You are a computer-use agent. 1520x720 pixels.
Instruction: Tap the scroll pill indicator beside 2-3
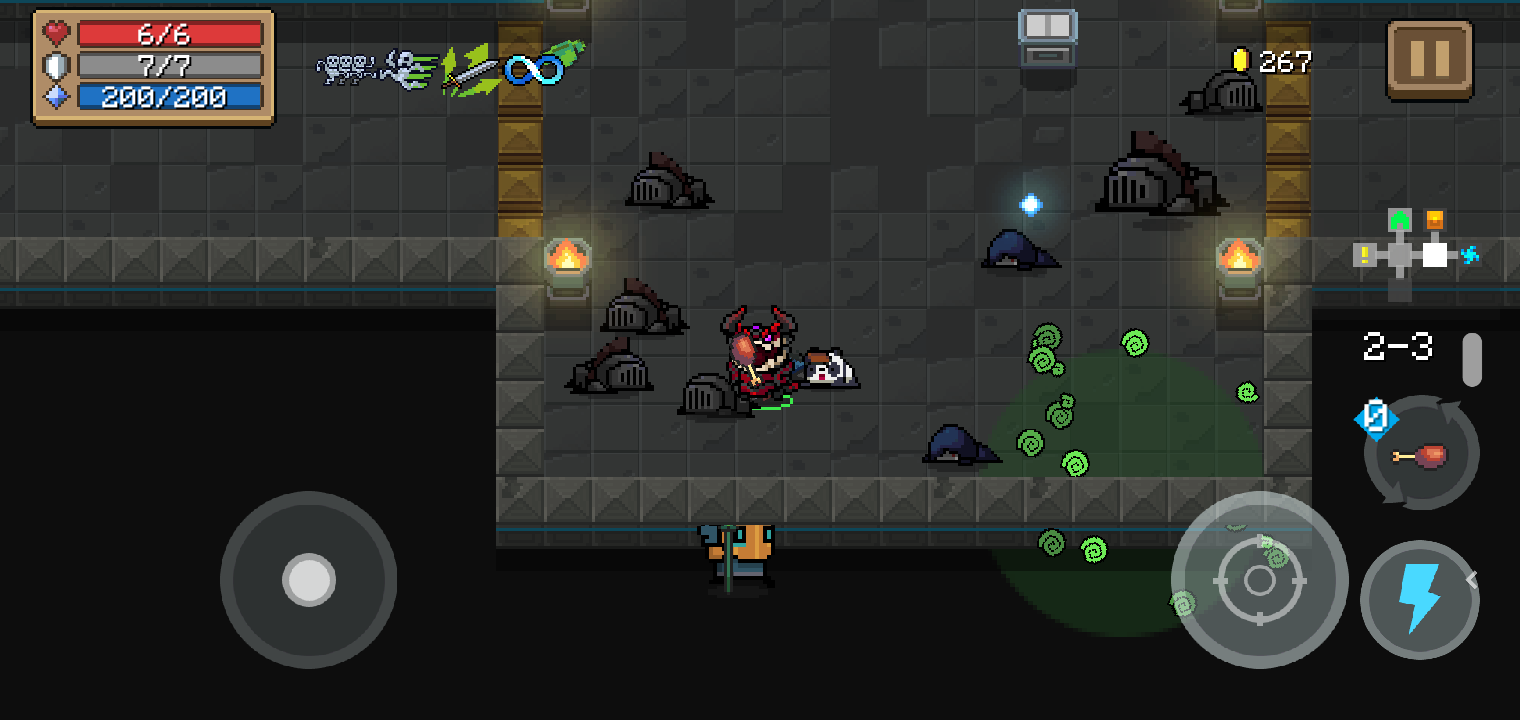tap(1471, 360)
